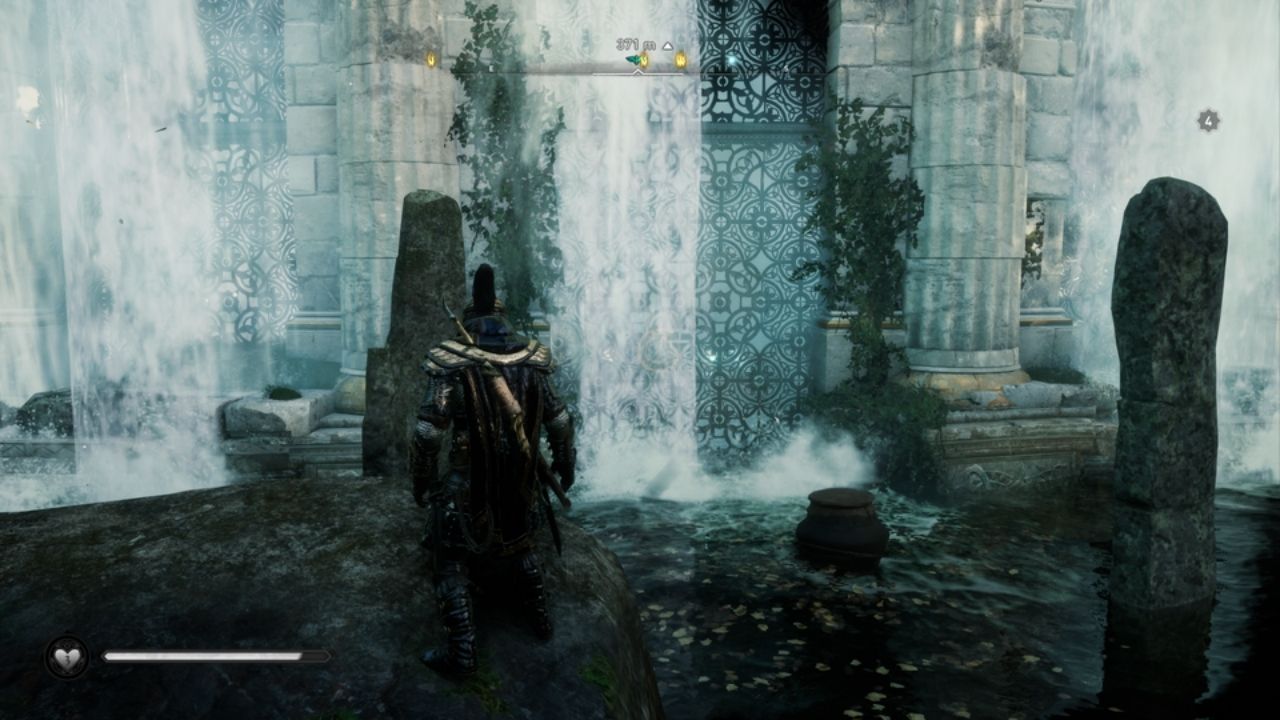
Task: Select the green quest marker on the compass
Action: tap(633, 60)
